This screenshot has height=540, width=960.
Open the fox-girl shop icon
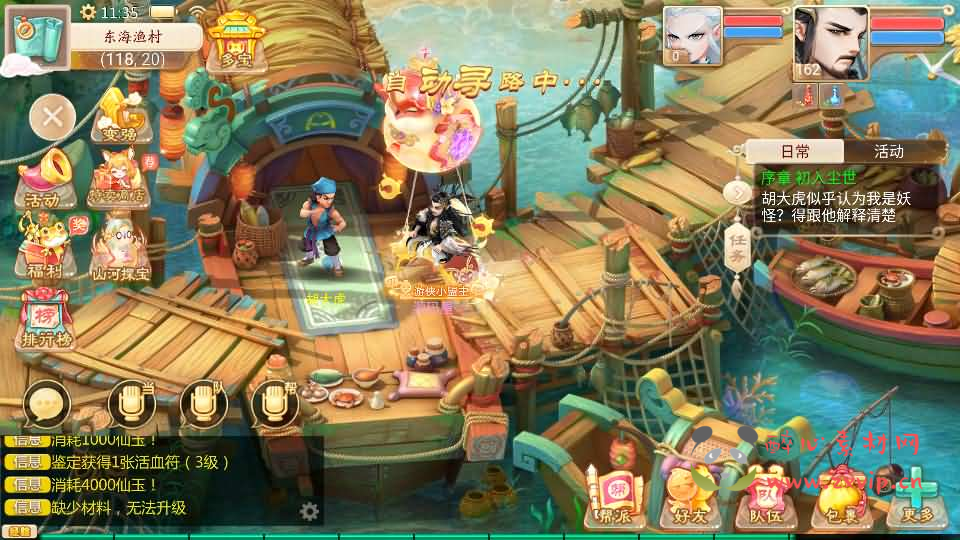click(120, 179)
